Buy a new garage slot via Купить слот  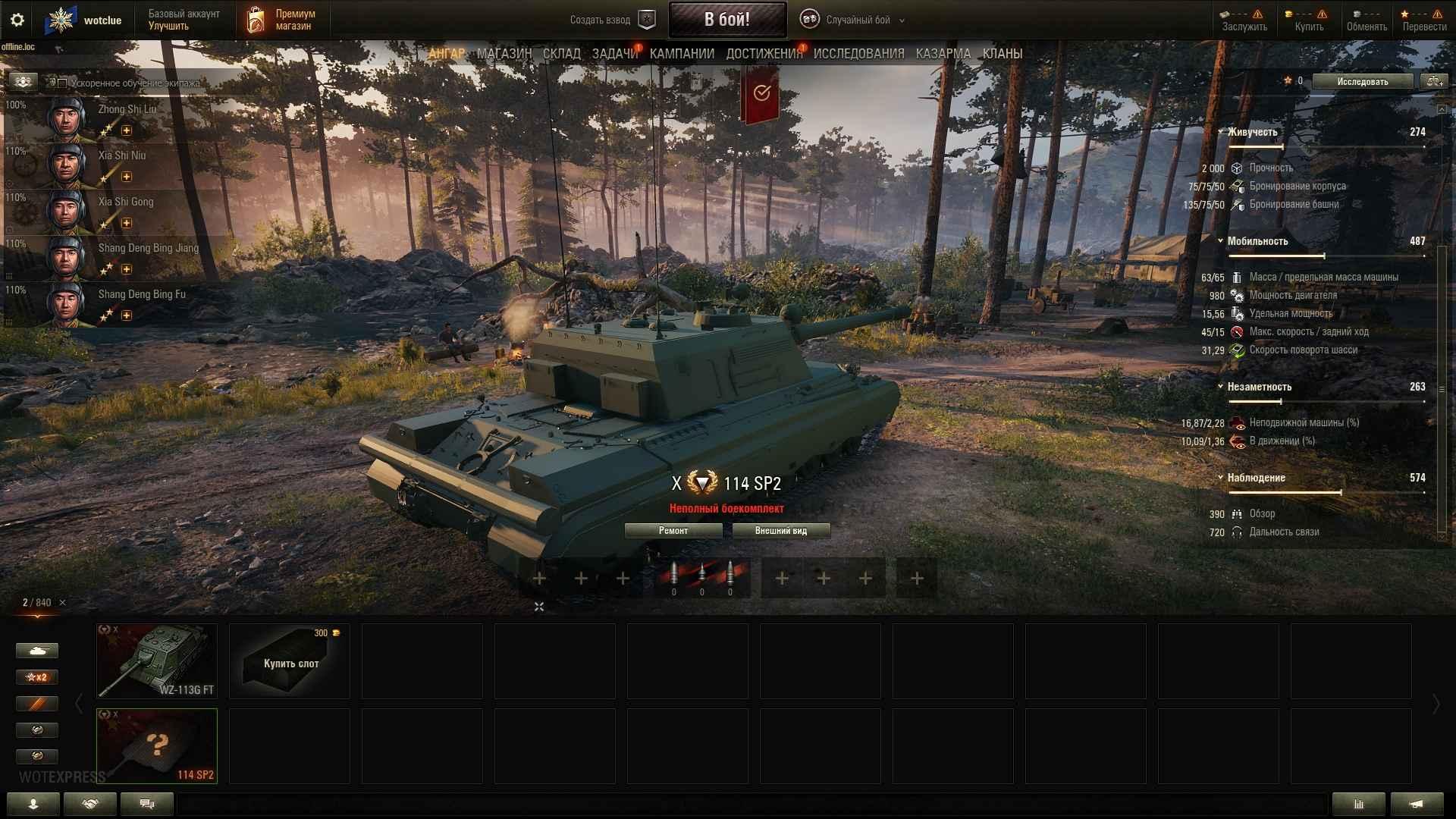click(x=290, y=661)
